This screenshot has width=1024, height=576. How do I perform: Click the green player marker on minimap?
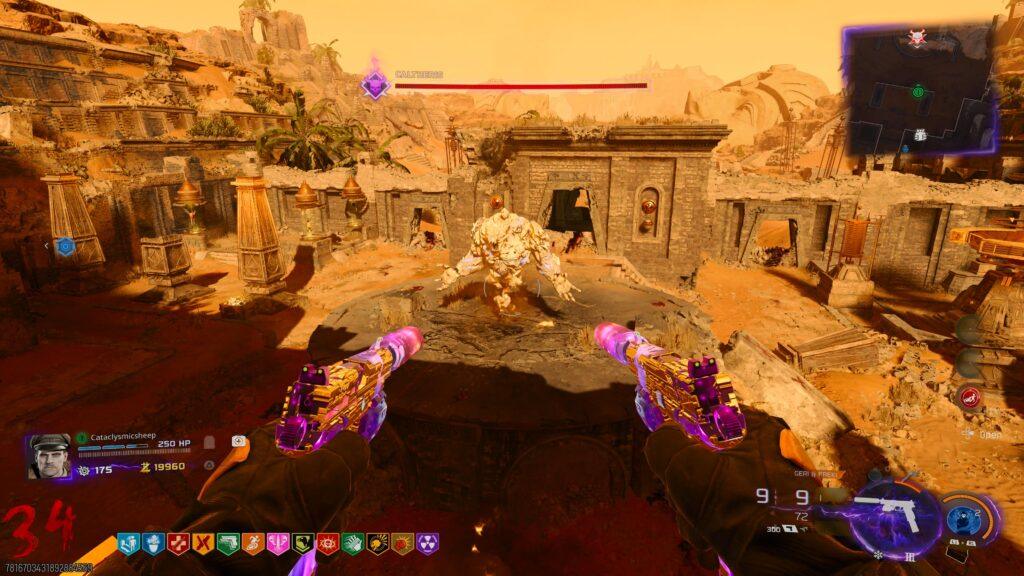pos(918,92)
